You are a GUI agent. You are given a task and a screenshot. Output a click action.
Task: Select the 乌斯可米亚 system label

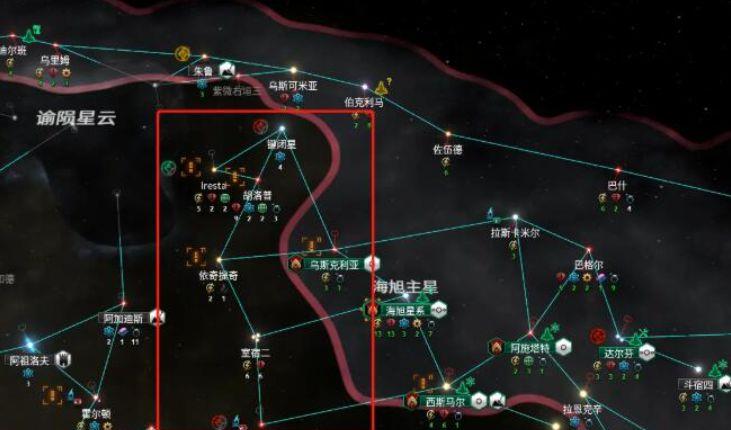(293, 86)
